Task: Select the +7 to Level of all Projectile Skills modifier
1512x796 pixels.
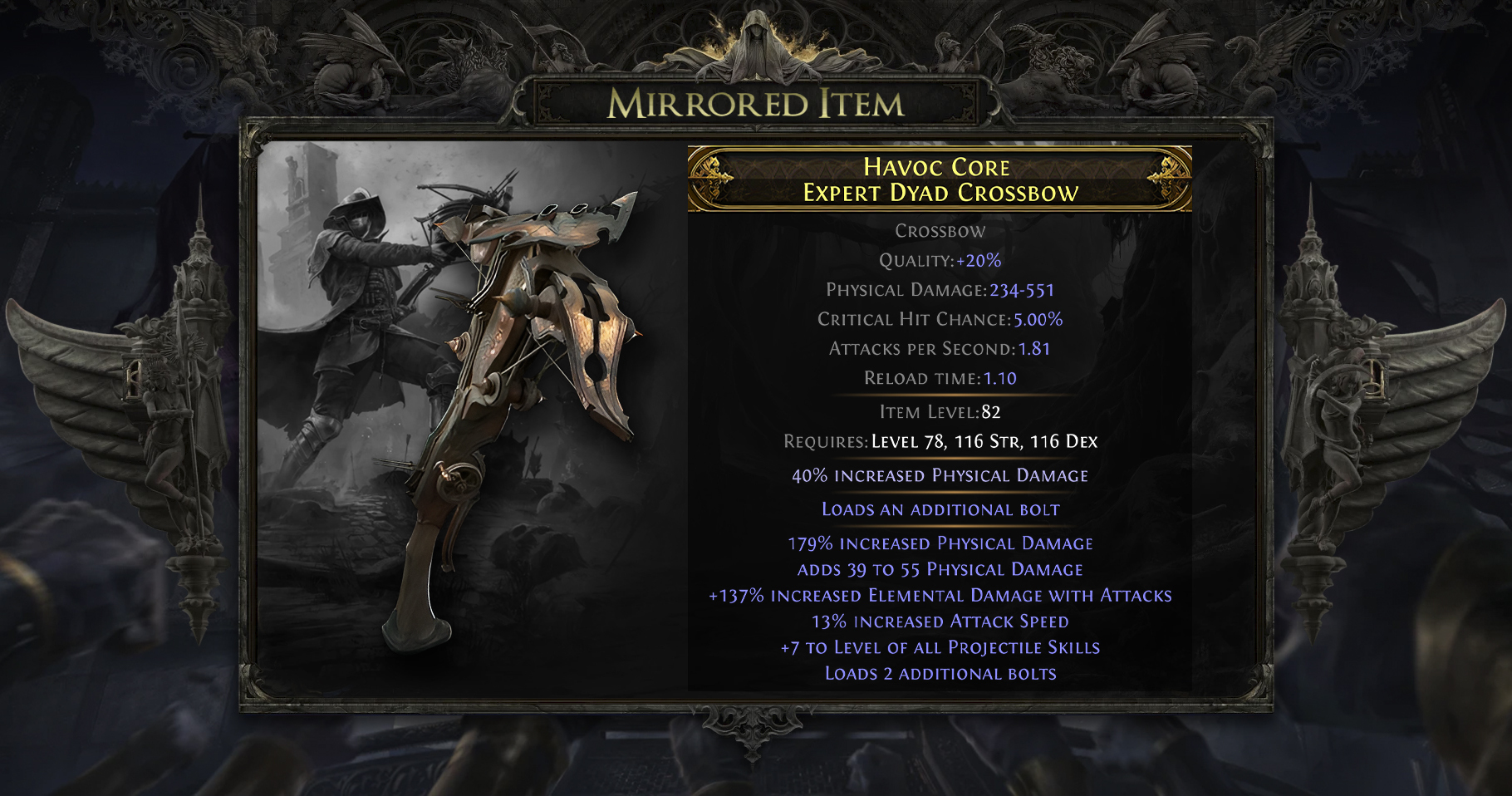Action: (x=938, y=646)
